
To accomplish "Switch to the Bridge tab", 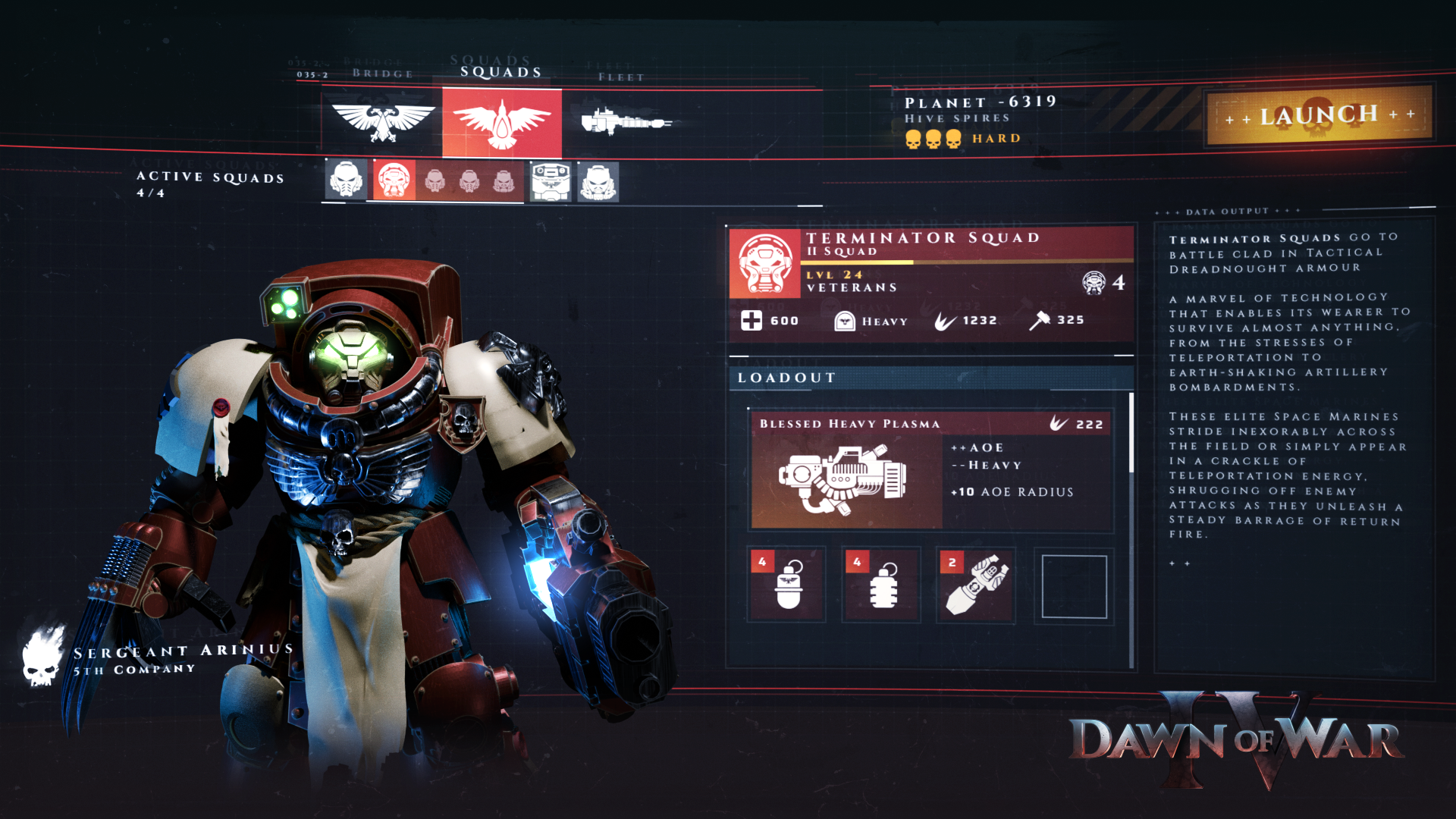I will [382, 121].
